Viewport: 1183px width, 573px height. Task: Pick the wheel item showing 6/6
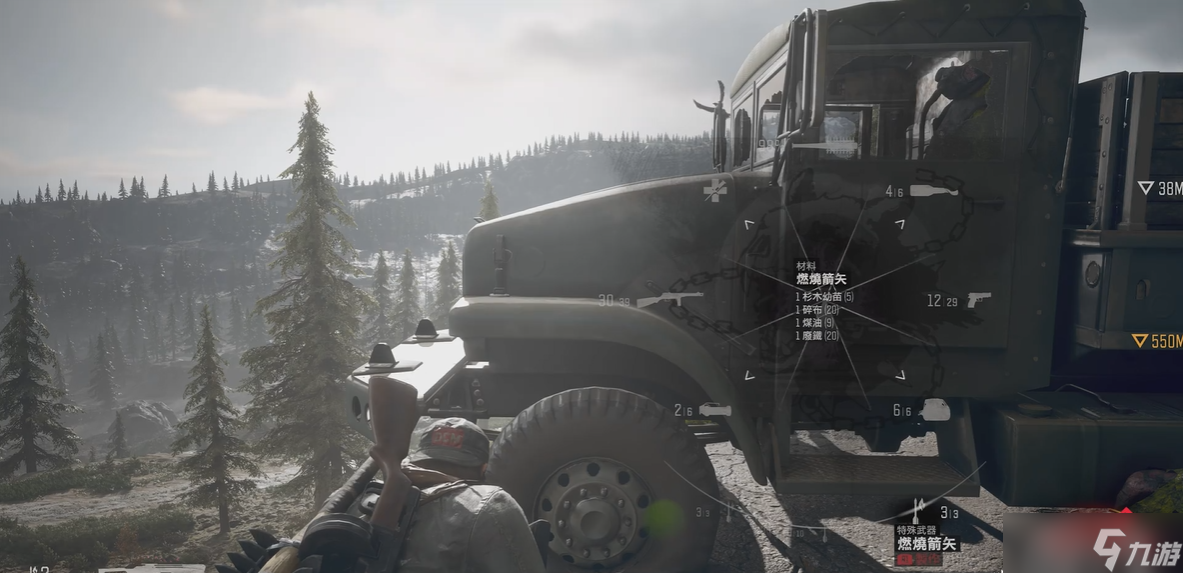(x=935, y=410)
